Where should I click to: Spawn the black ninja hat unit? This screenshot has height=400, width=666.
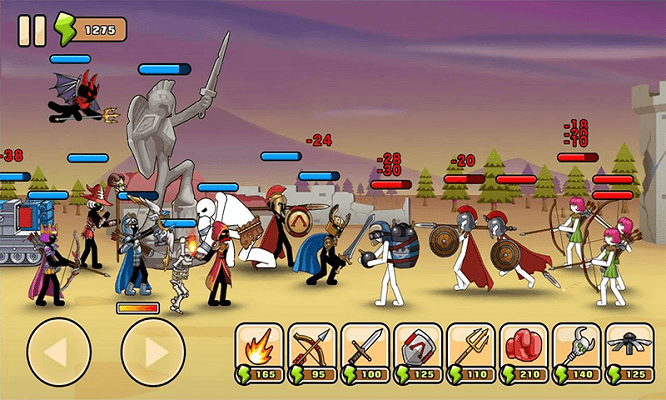(630, 354)
